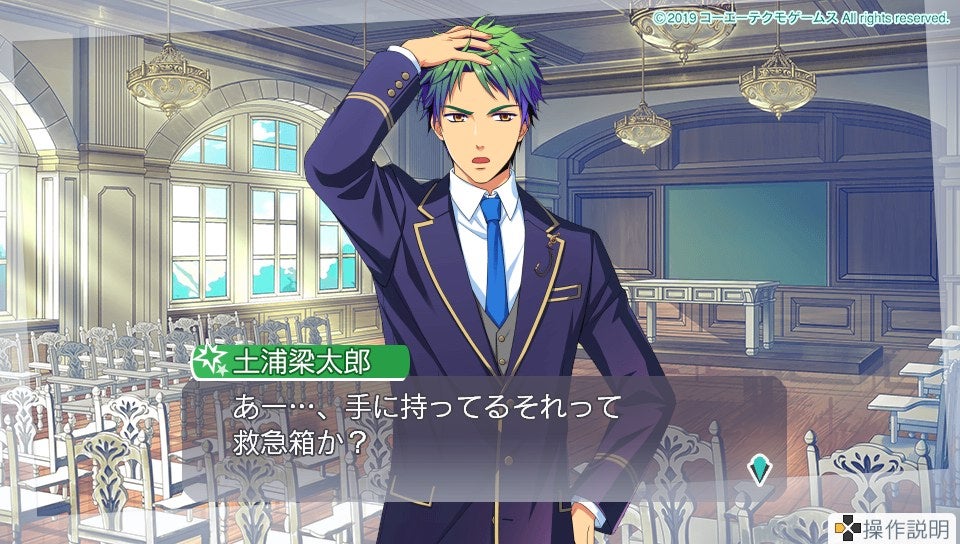Open the 操作説明 controls guide
Image resolution: width=960 pixels, height=544 pixels.
click(893, 528)
